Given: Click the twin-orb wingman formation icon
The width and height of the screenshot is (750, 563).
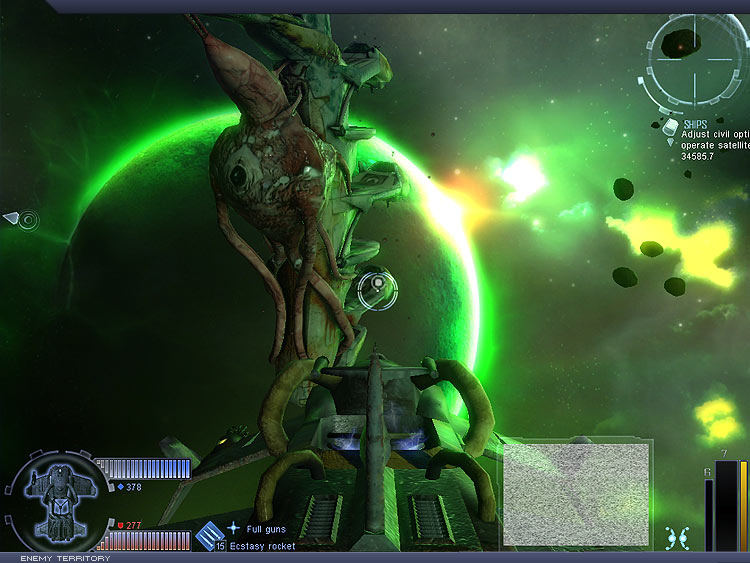Looking at the screenshot, I should 678,537.
